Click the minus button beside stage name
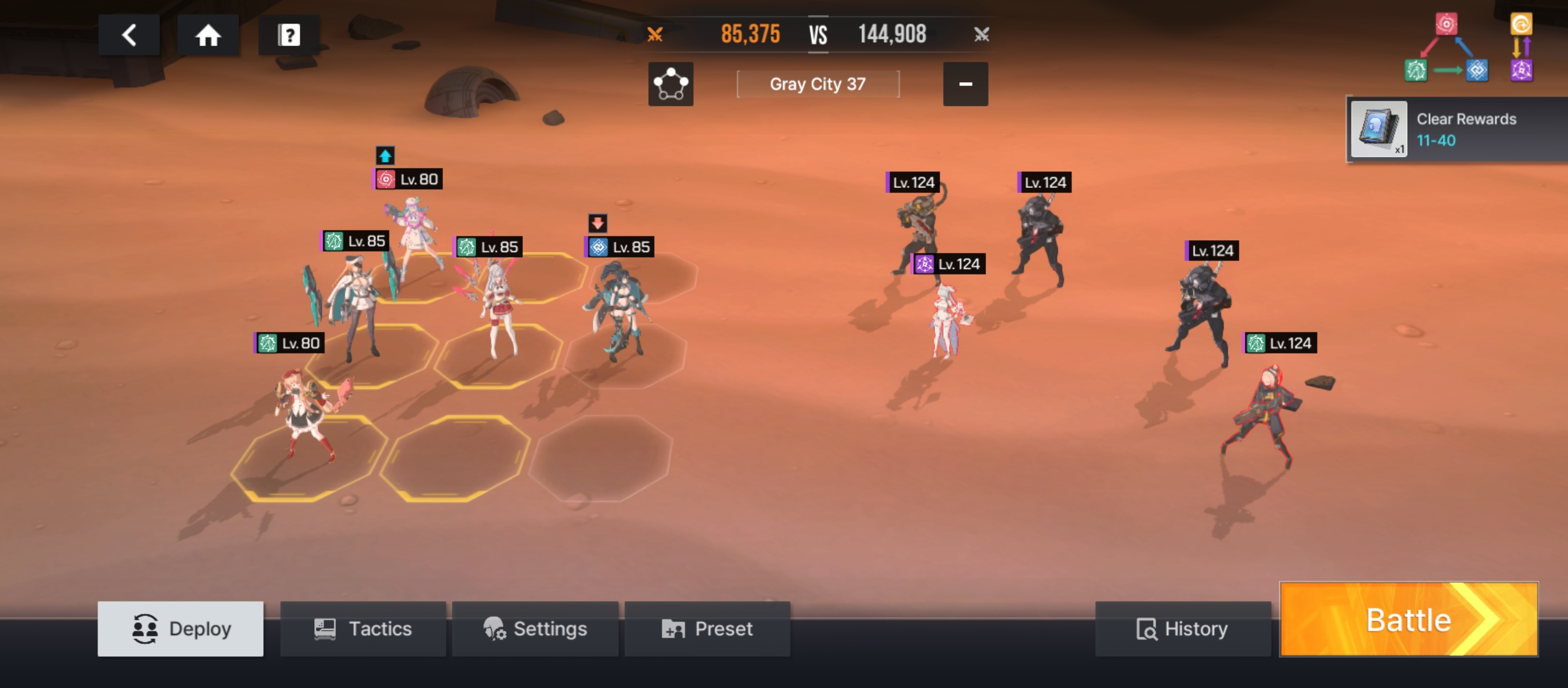Image resolution: width=1568 pixels, height=688 pixels. click(965, 84)
